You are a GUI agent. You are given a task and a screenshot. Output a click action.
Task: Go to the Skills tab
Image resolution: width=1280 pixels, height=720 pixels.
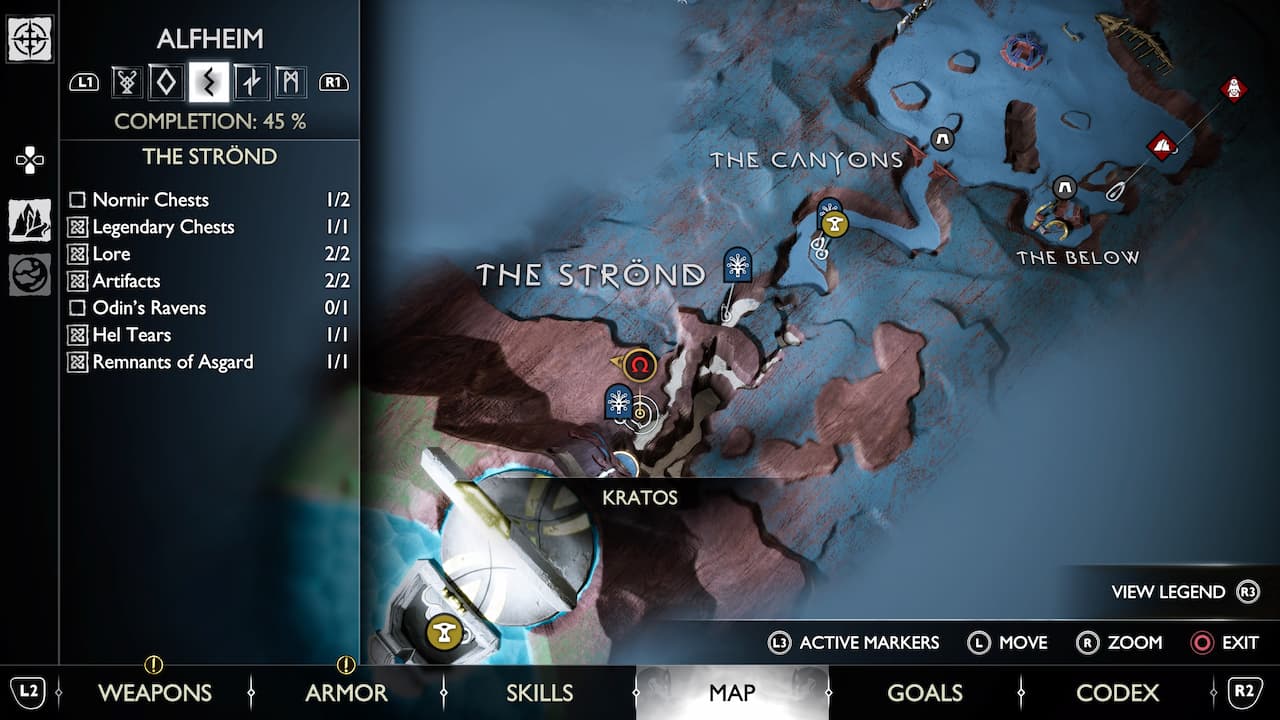point(539,692)
